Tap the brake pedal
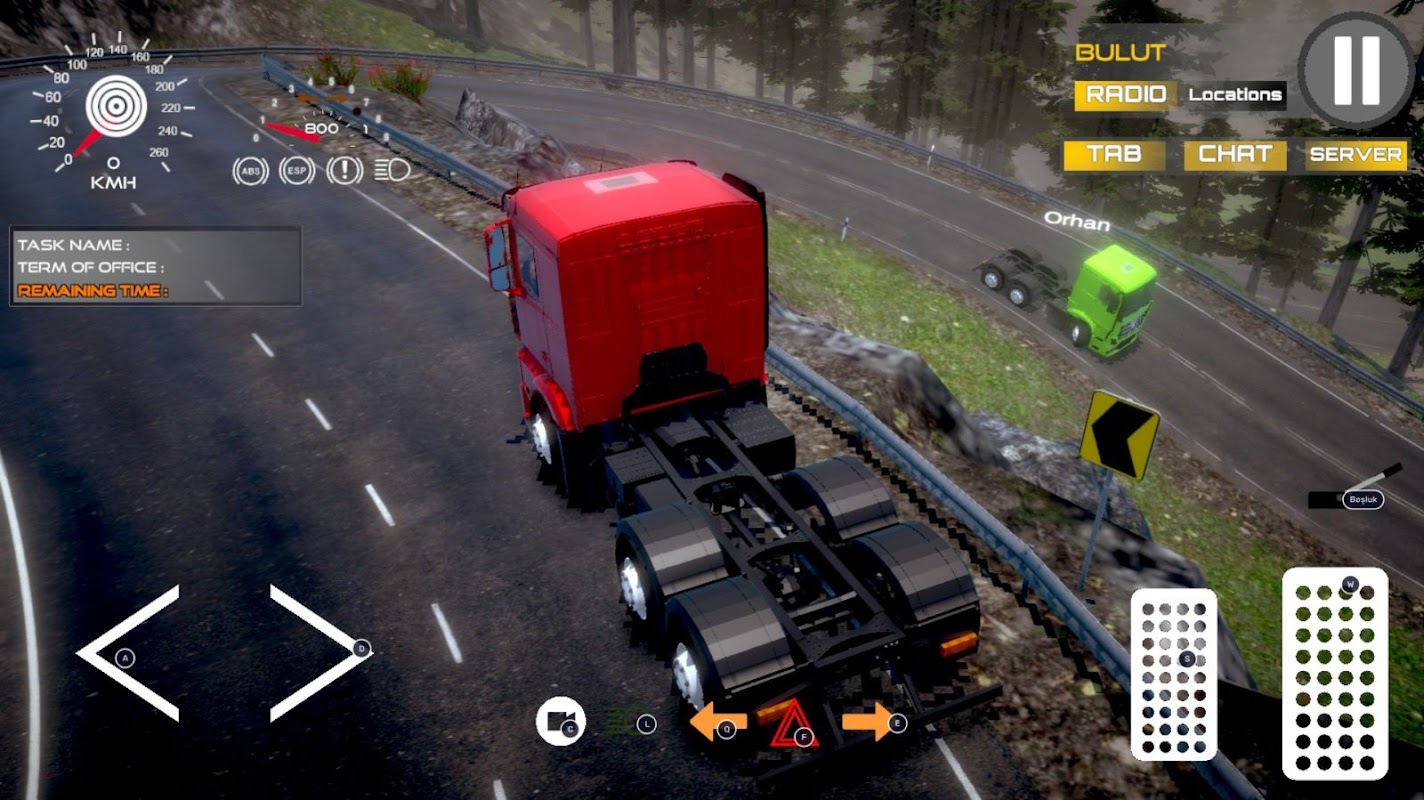This screenshot has height=800, width=1424. tap(1174, 673)
